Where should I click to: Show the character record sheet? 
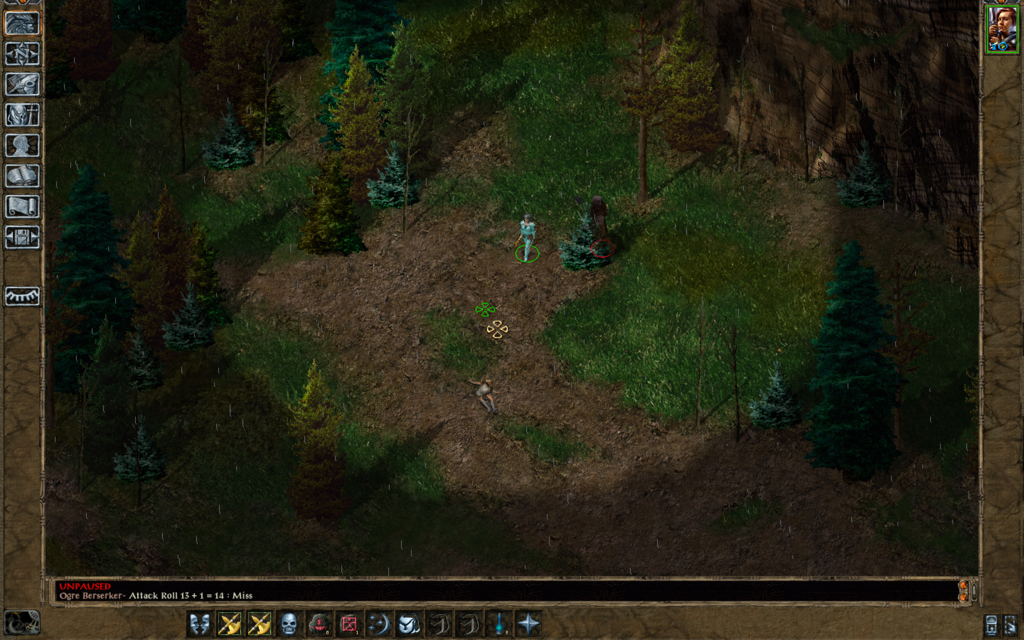point(22,145)
